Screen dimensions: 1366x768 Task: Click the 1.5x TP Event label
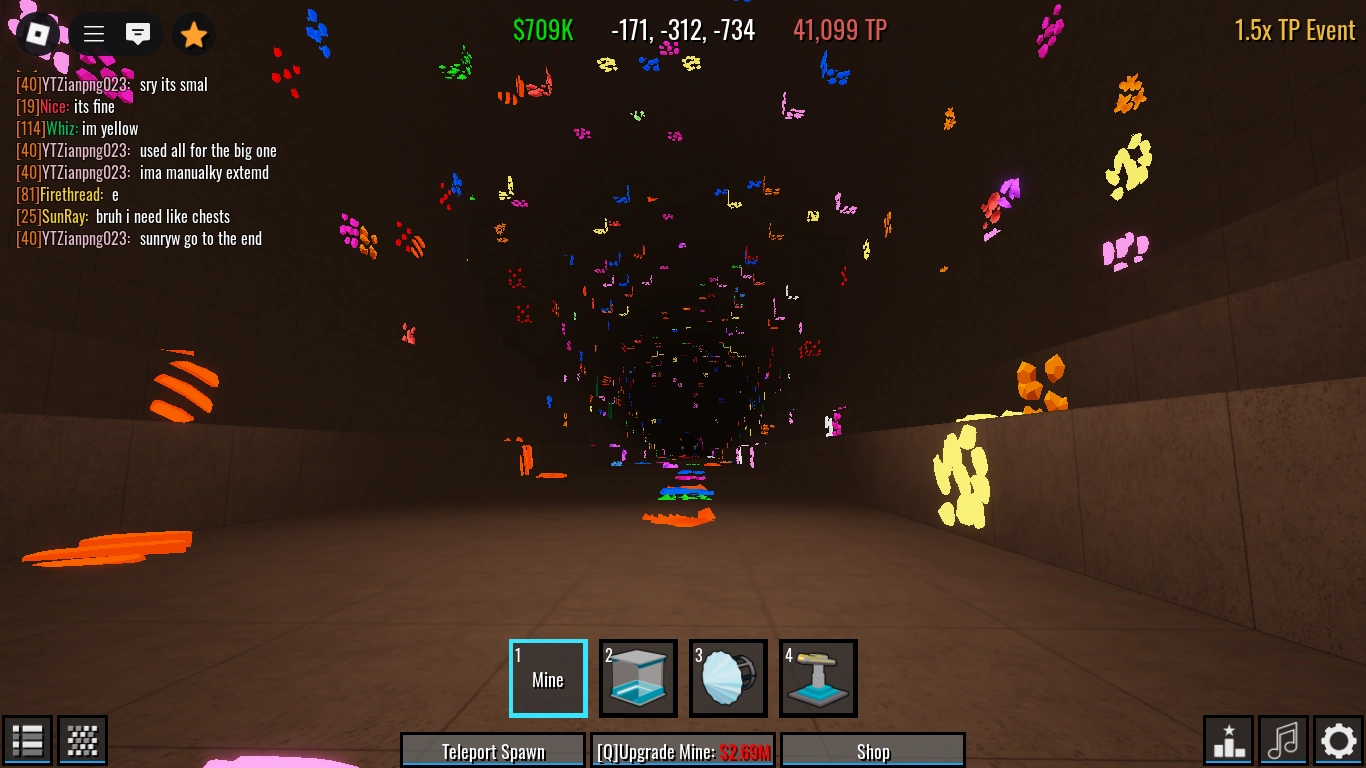coord(1294,30)
